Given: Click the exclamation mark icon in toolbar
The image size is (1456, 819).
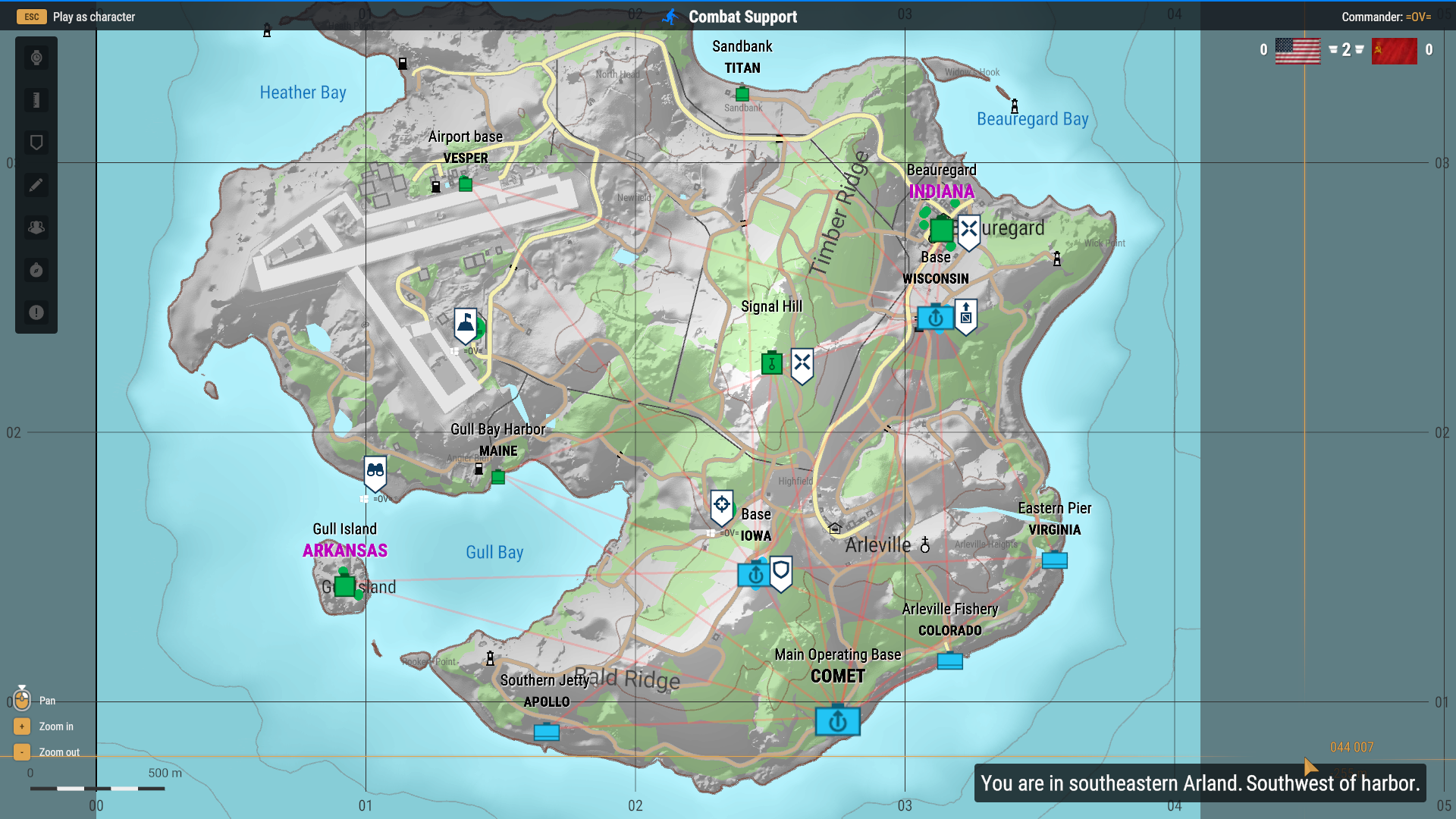Looking at the screenshot, I should tap(36, 312).
